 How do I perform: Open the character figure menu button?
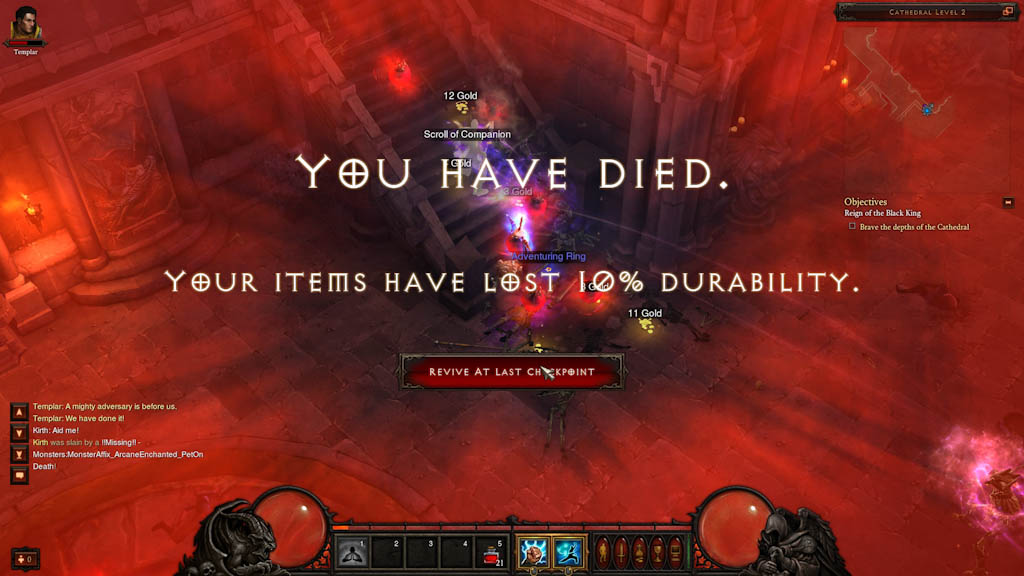[x=601, y=552]
